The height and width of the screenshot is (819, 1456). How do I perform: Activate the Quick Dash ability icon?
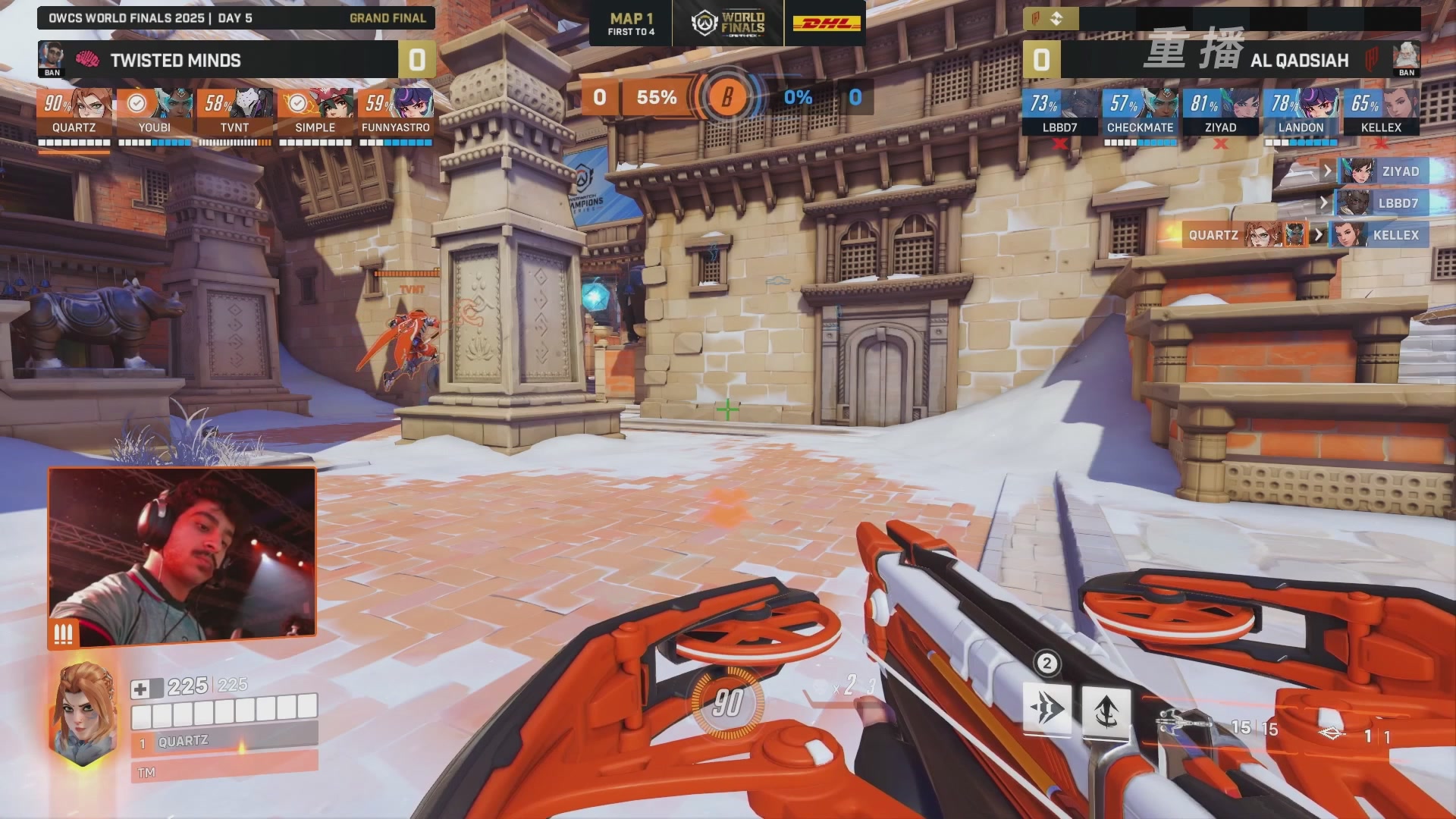pos(1046,709)
